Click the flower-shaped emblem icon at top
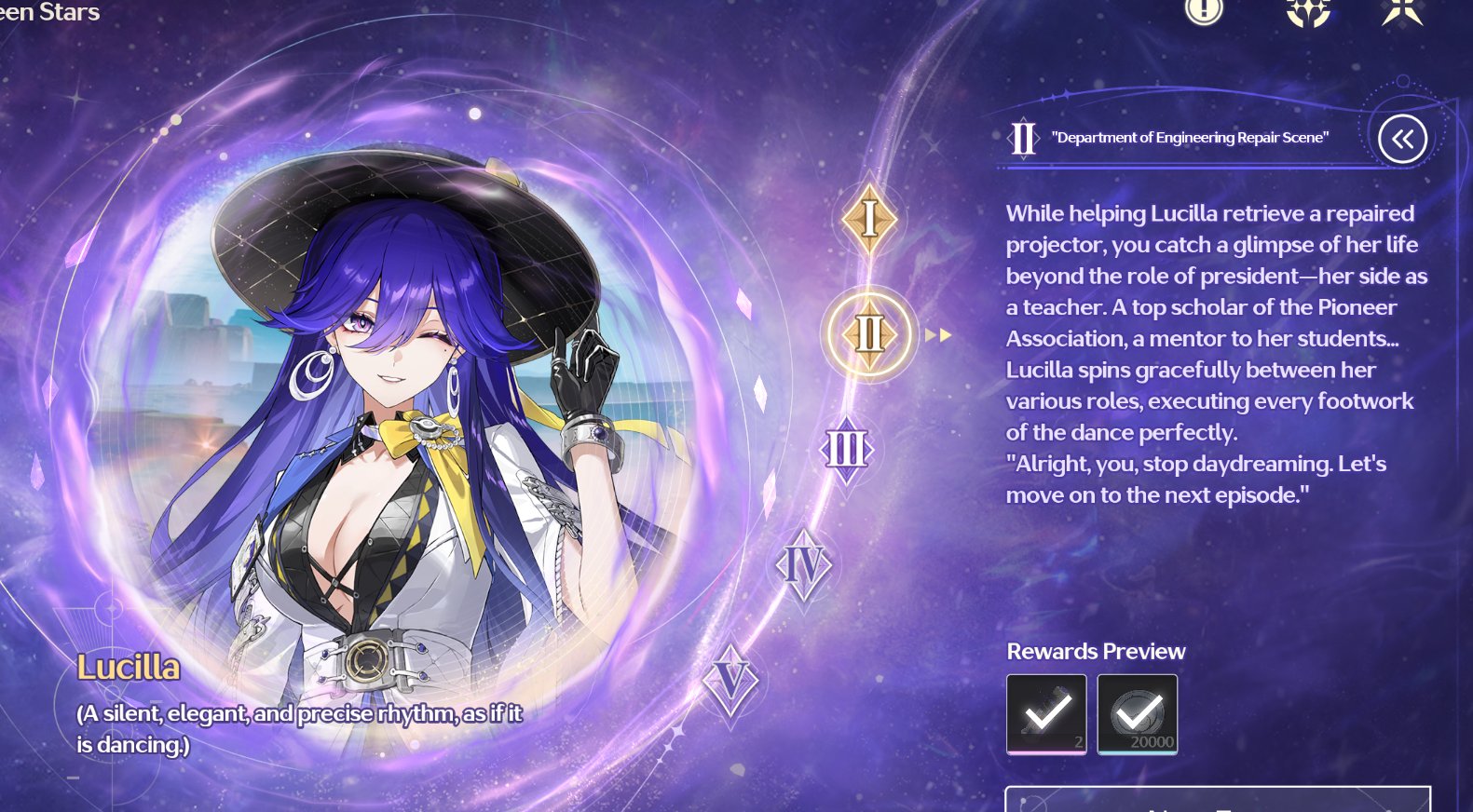1473x812 pixels. tap(1308, 11)
